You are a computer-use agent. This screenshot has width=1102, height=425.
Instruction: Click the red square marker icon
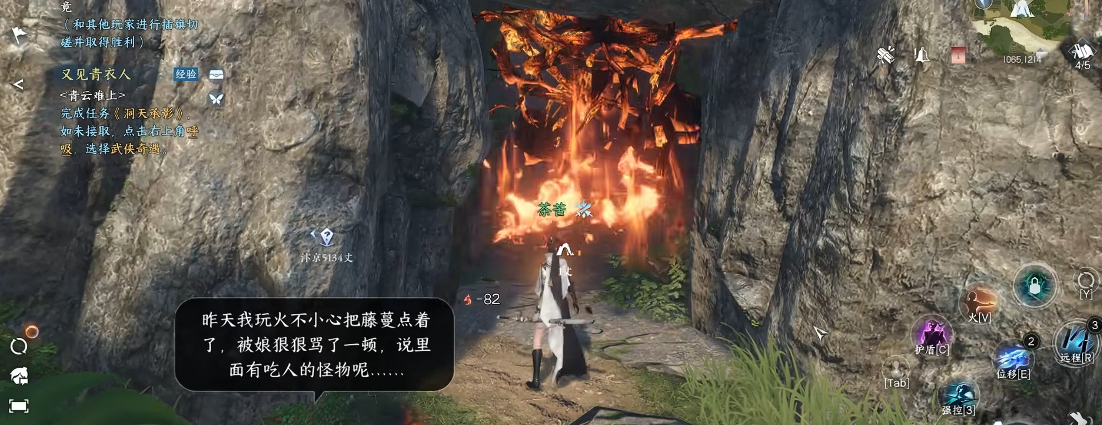pos(958,55)
